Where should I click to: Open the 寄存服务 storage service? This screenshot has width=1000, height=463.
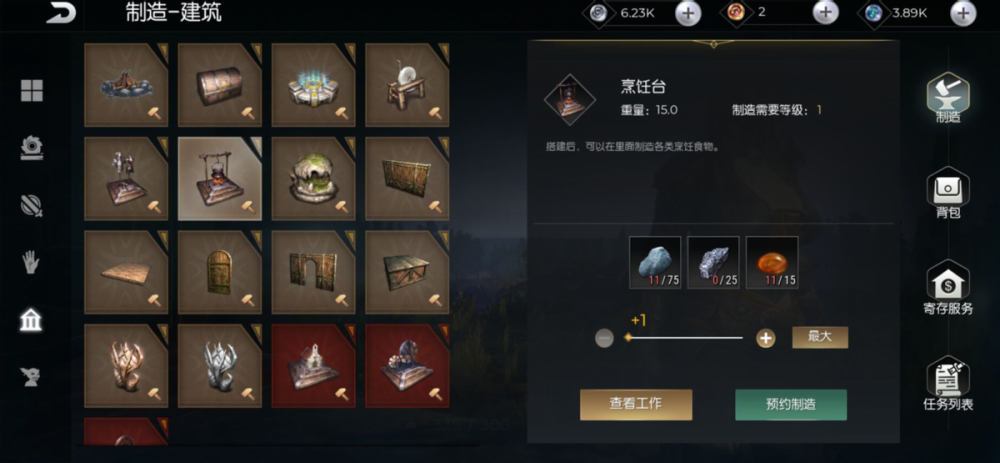(x=947, y=288)
